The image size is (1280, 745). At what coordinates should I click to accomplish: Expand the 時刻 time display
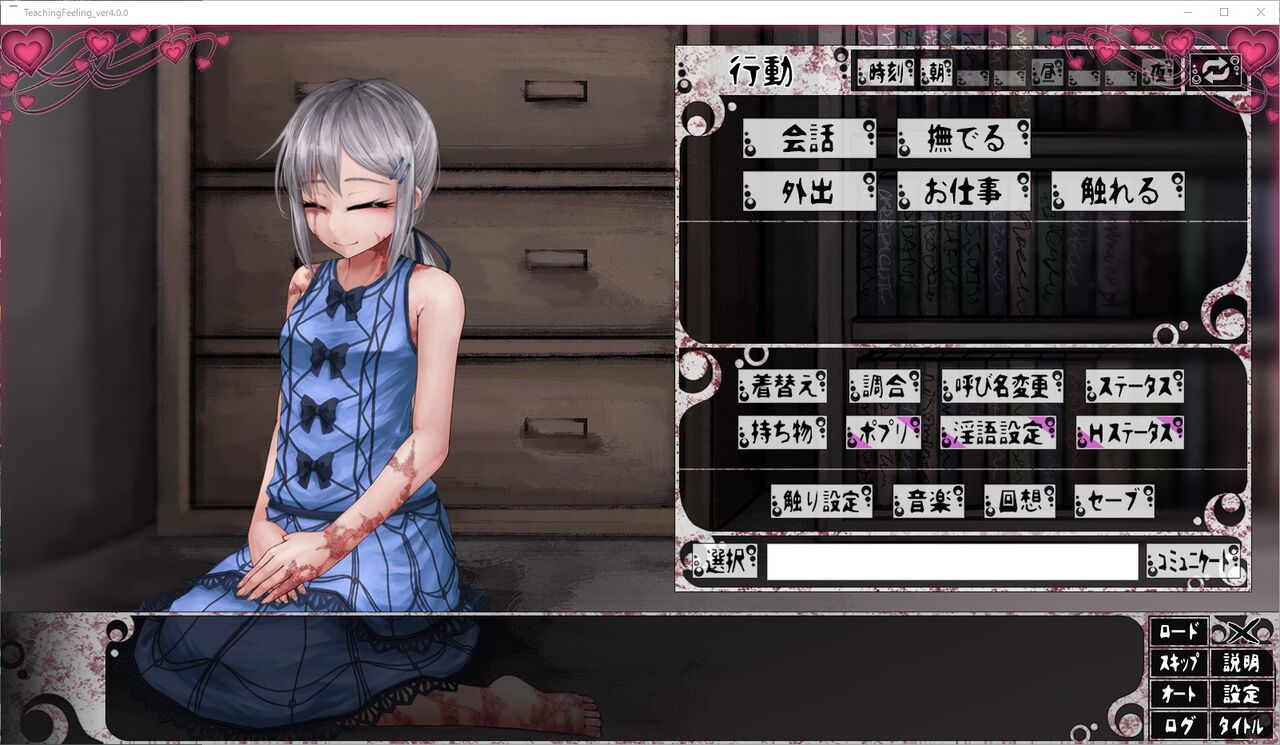click(885, 72)
